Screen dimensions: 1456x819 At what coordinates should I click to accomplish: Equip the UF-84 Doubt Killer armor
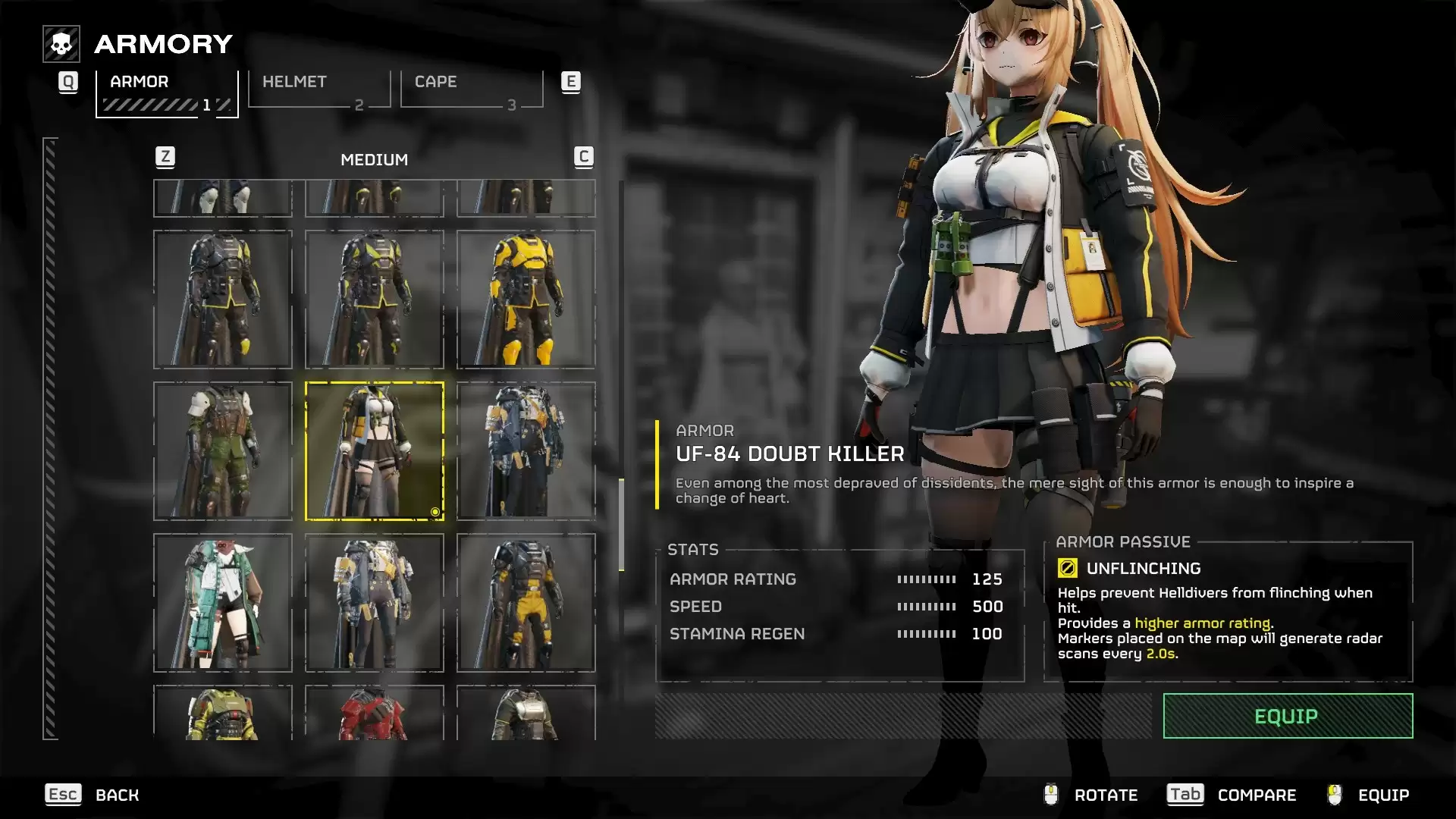(x=1287, y=716)
